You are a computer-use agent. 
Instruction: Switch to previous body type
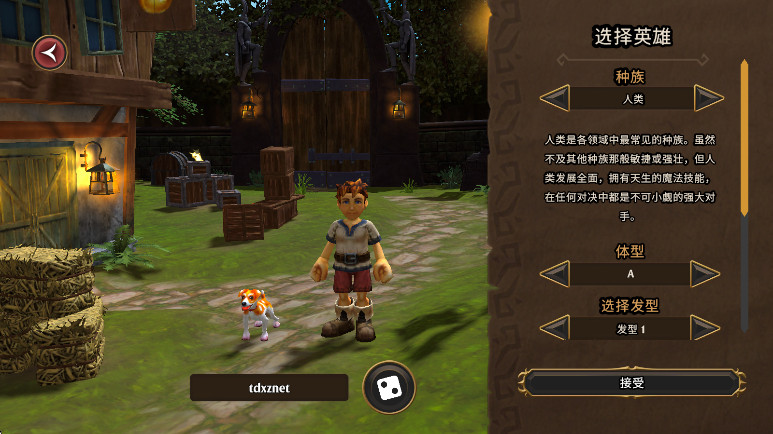click(555, 274)
